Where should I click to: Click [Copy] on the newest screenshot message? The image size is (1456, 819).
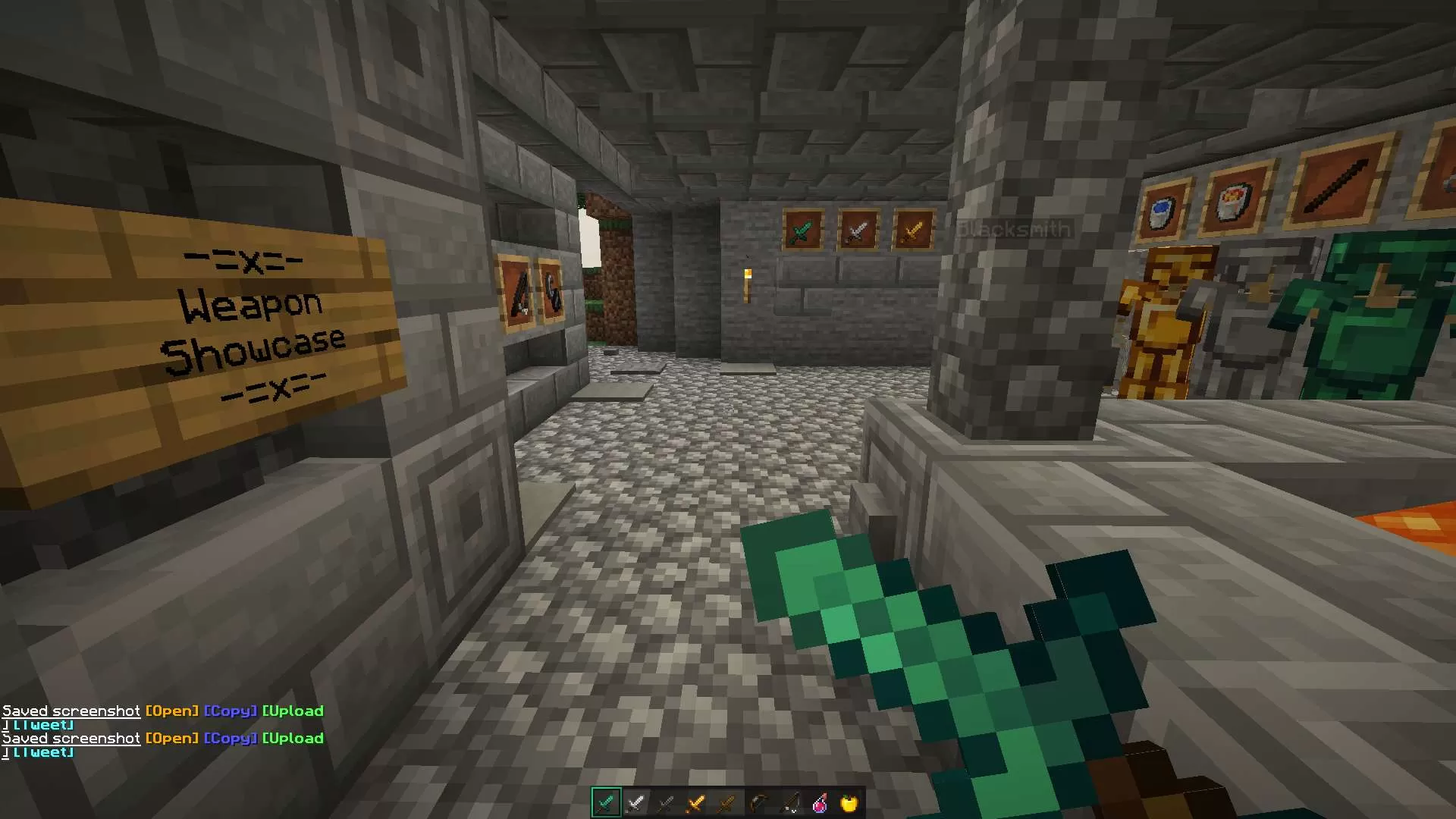click(x=230, y=738)
